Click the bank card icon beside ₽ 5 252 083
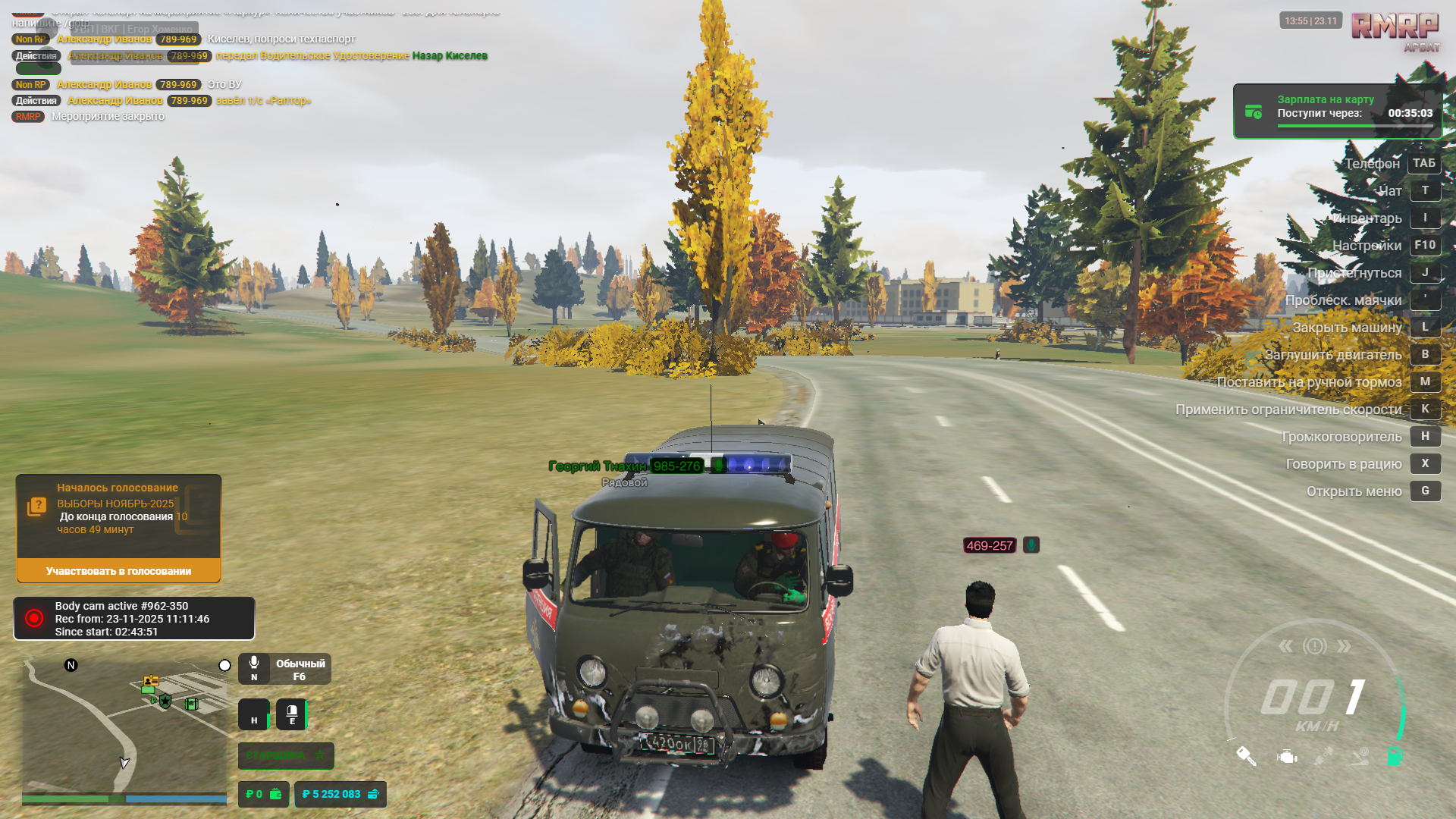 (x=372, y=795)
